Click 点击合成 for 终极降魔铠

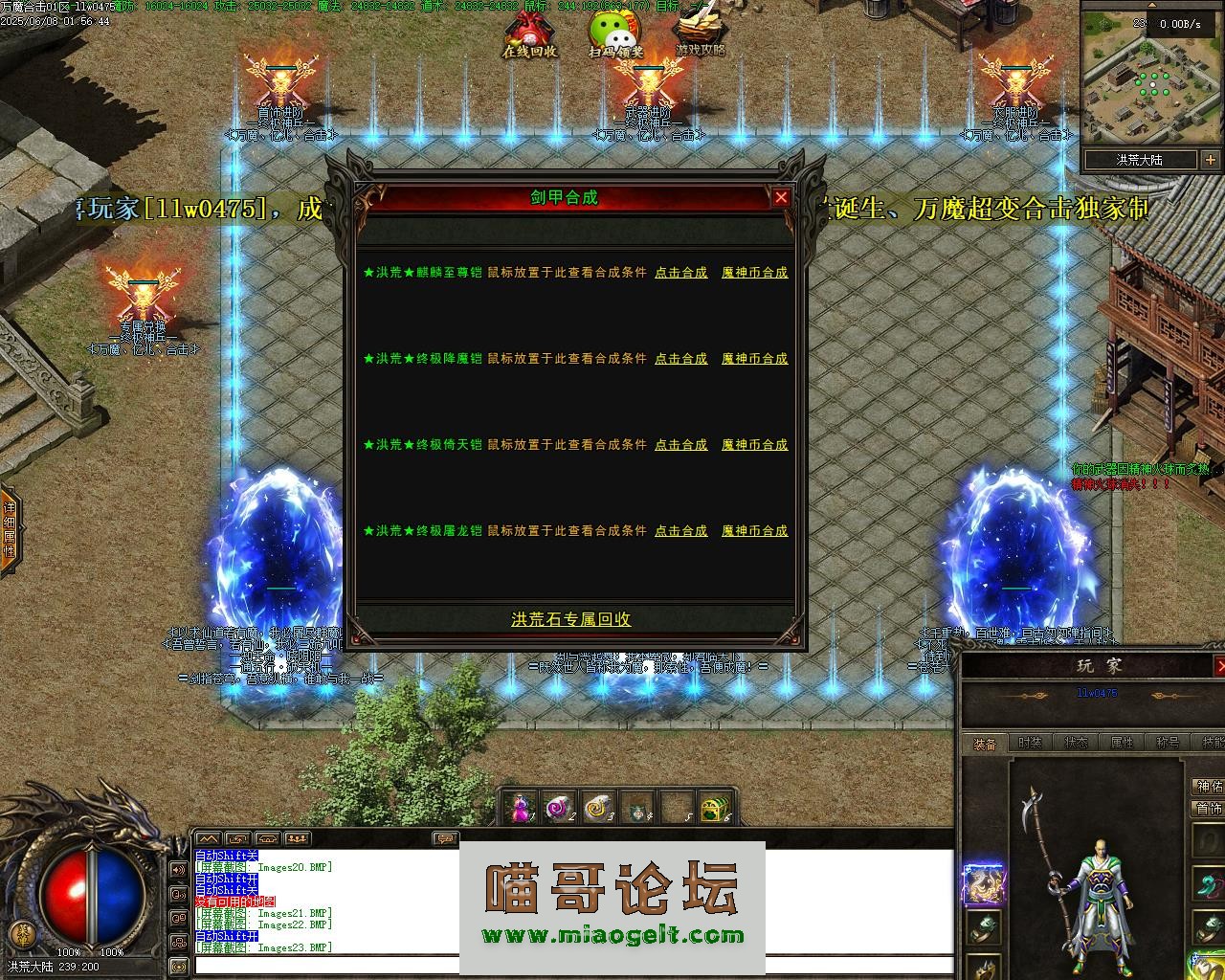coord(680,359)
